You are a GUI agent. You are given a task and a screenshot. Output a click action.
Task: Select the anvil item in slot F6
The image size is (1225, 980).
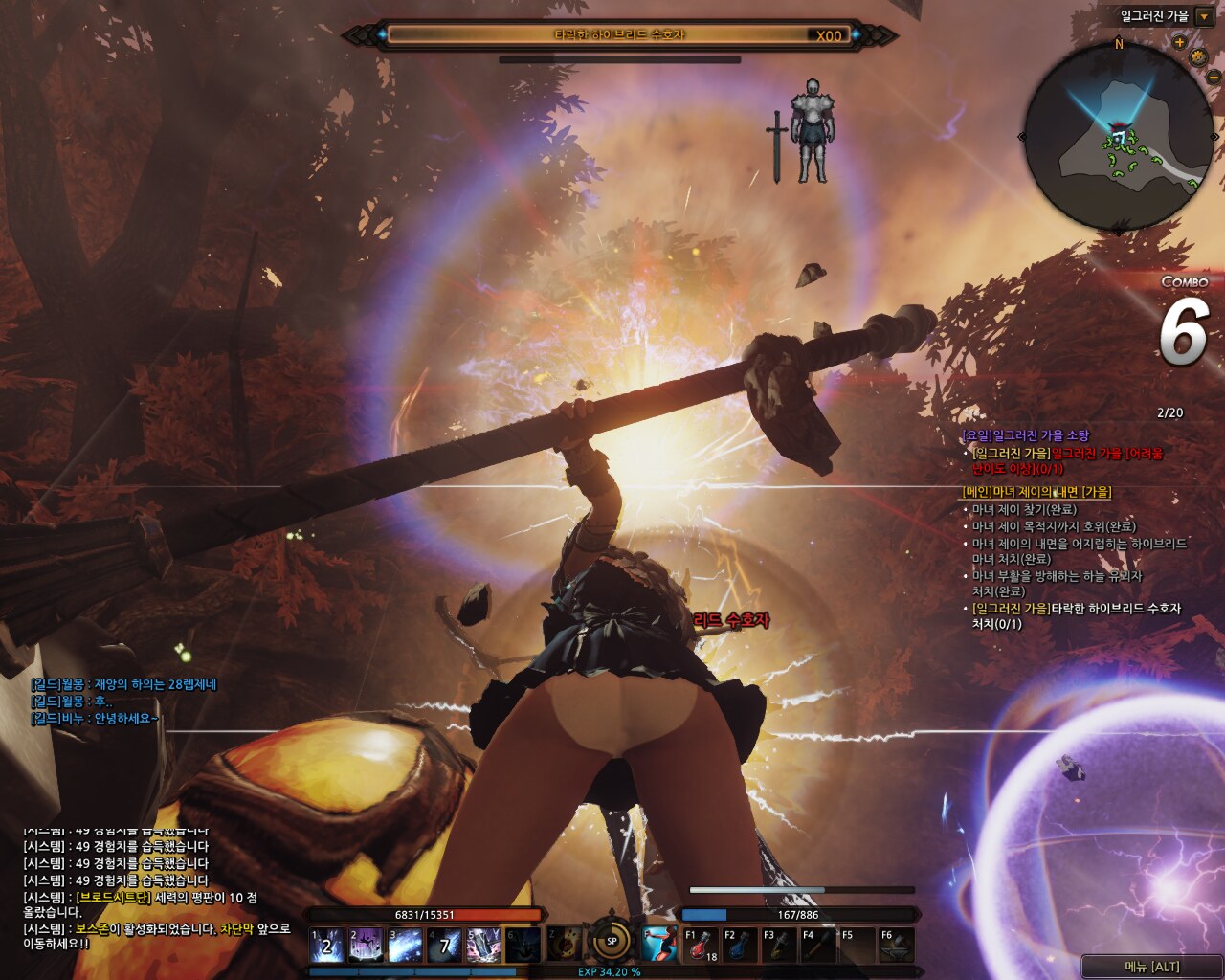[898, 946]
